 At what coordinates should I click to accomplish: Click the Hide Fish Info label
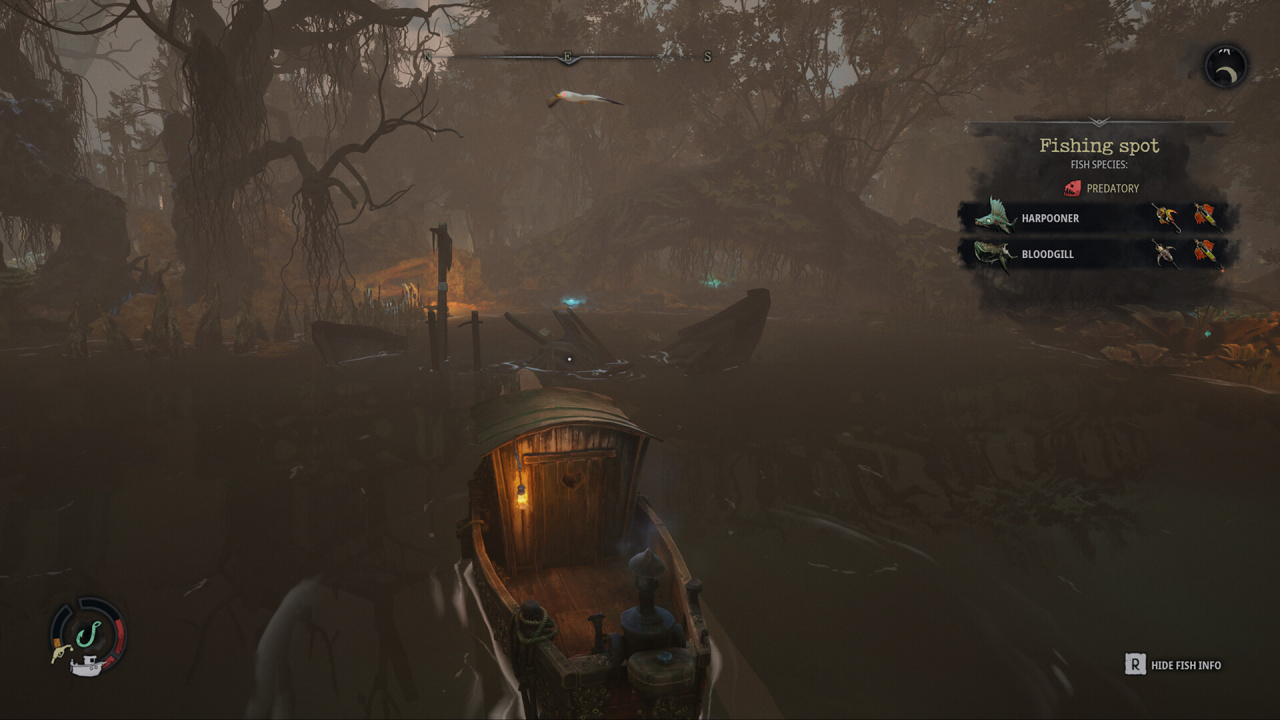point(1185,665)
